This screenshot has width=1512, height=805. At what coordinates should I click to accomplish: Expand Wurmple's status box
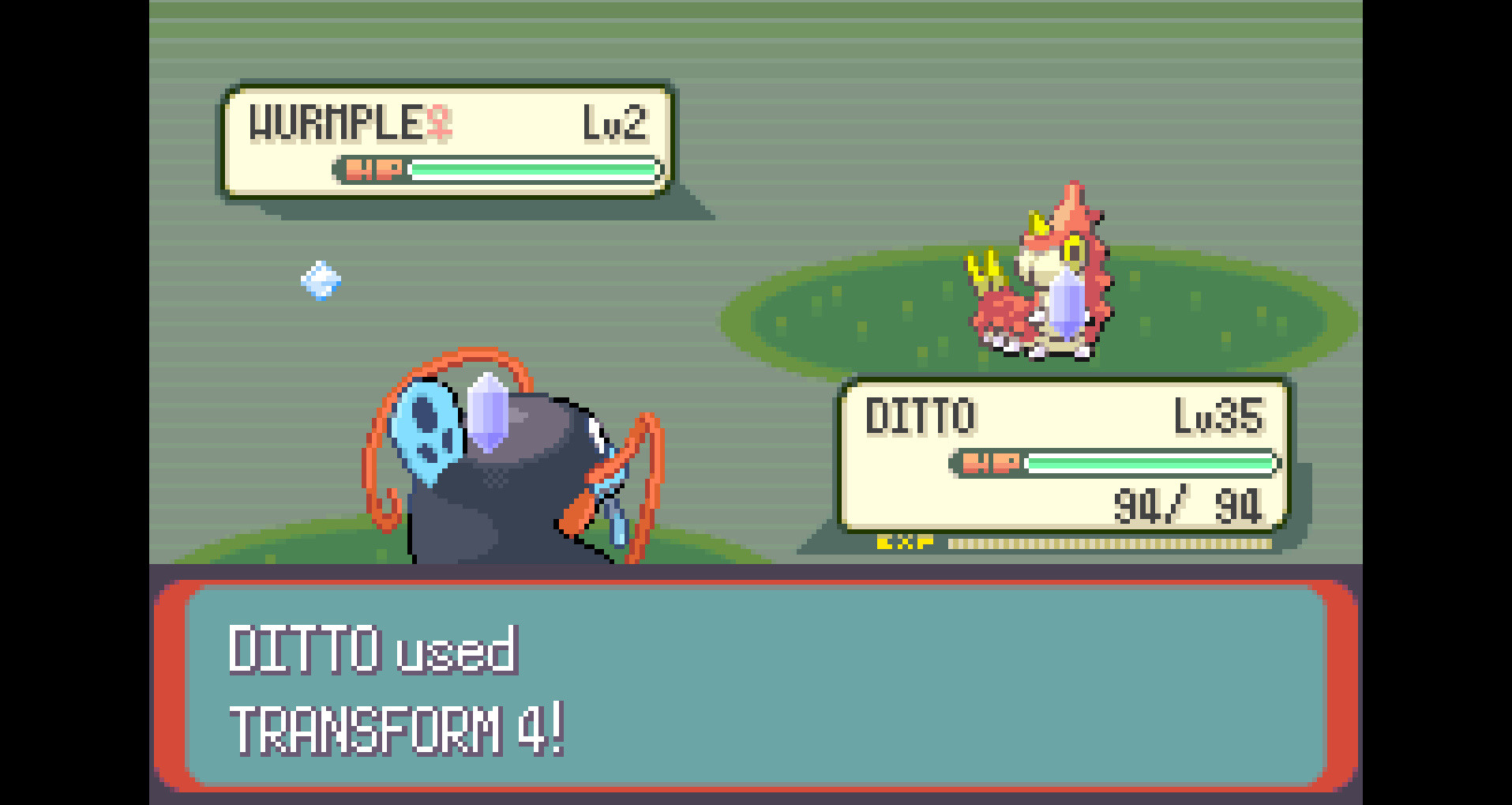(446, 141)
